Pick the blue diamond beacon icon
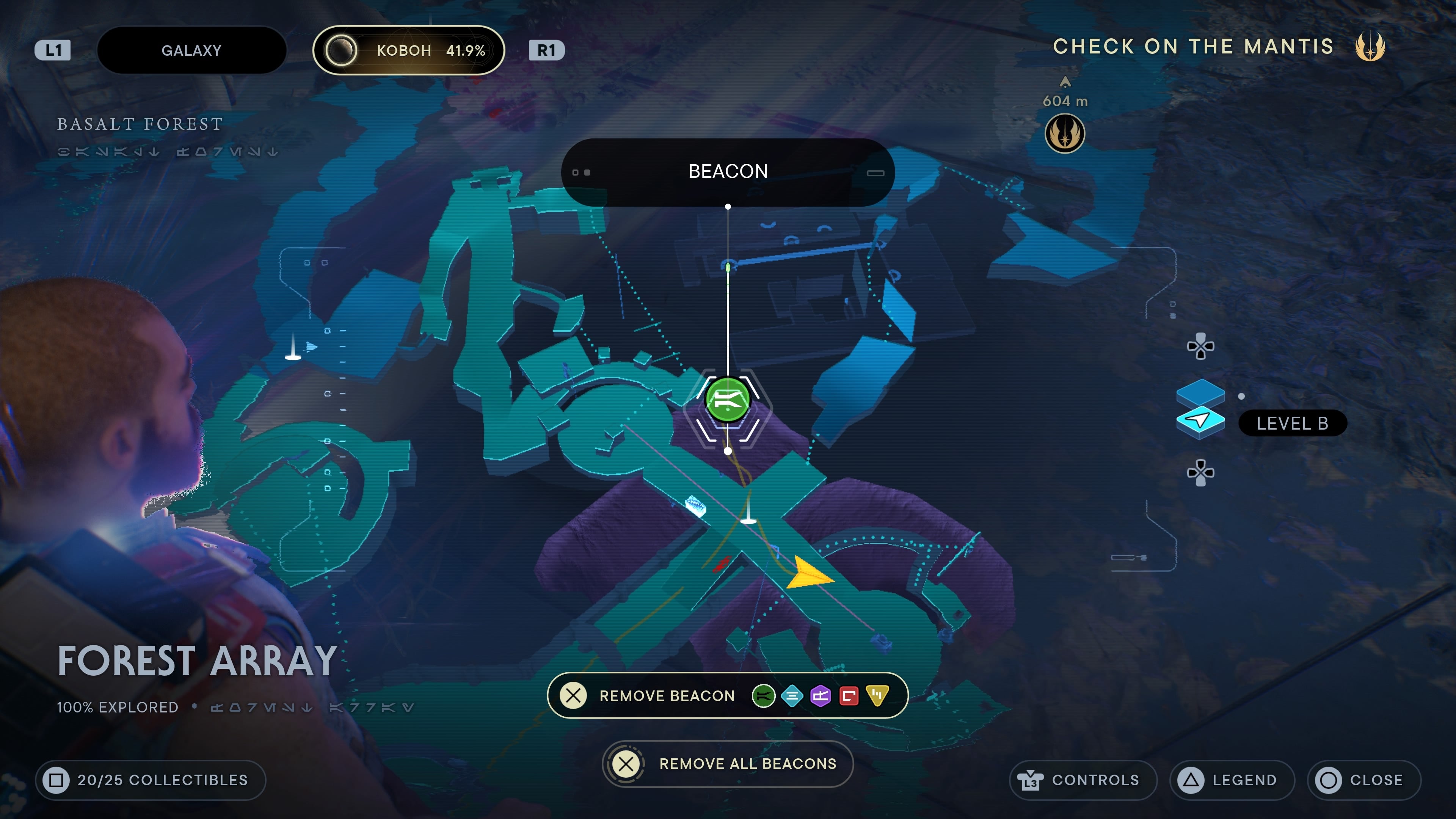 792,696
